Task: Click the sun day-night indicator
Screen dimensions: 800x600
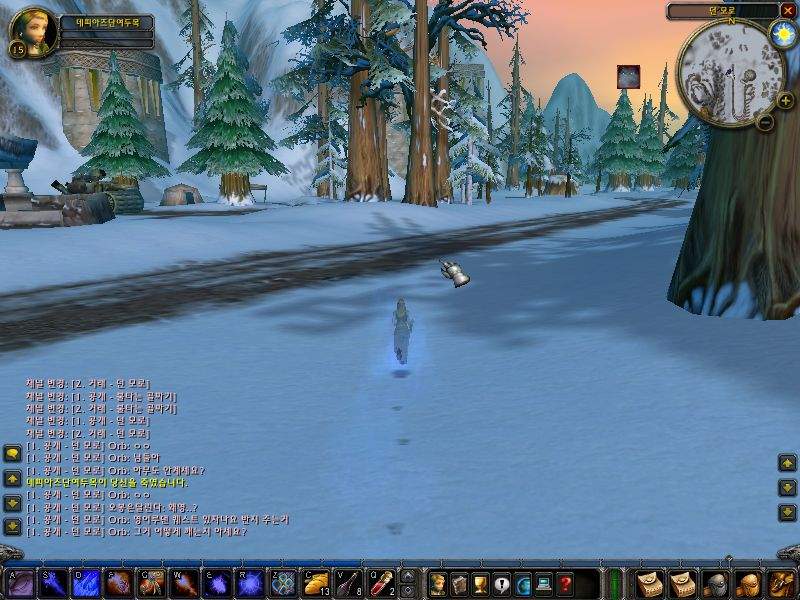Action: pos(781,34)
